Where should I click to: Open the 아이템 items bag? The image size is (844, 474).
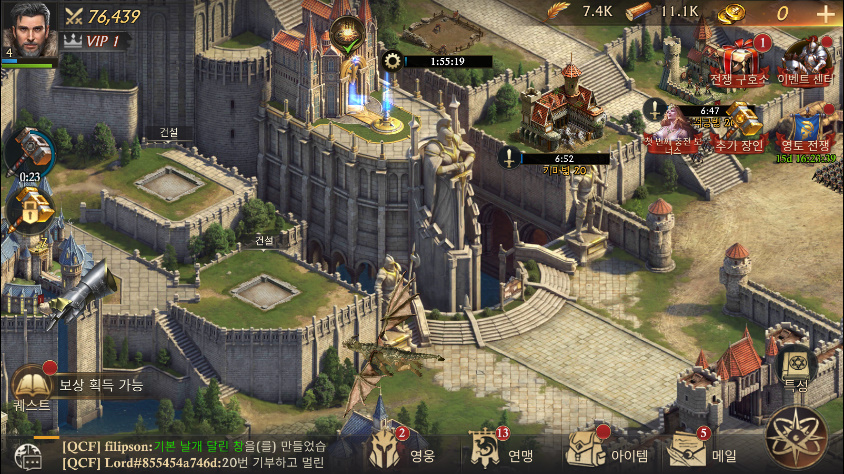(x=590, y=452)
